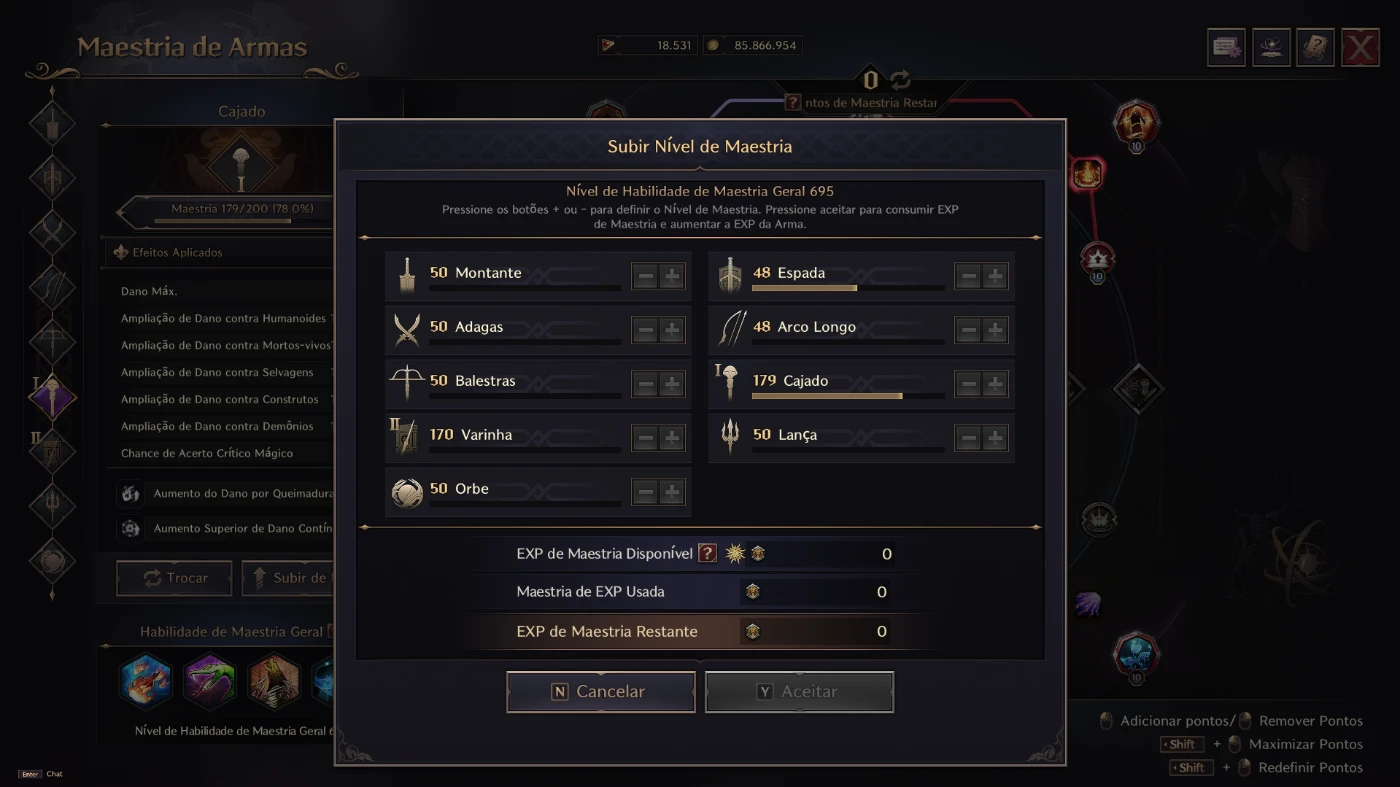Cancel the mastery level up dialog

(600, 691)
